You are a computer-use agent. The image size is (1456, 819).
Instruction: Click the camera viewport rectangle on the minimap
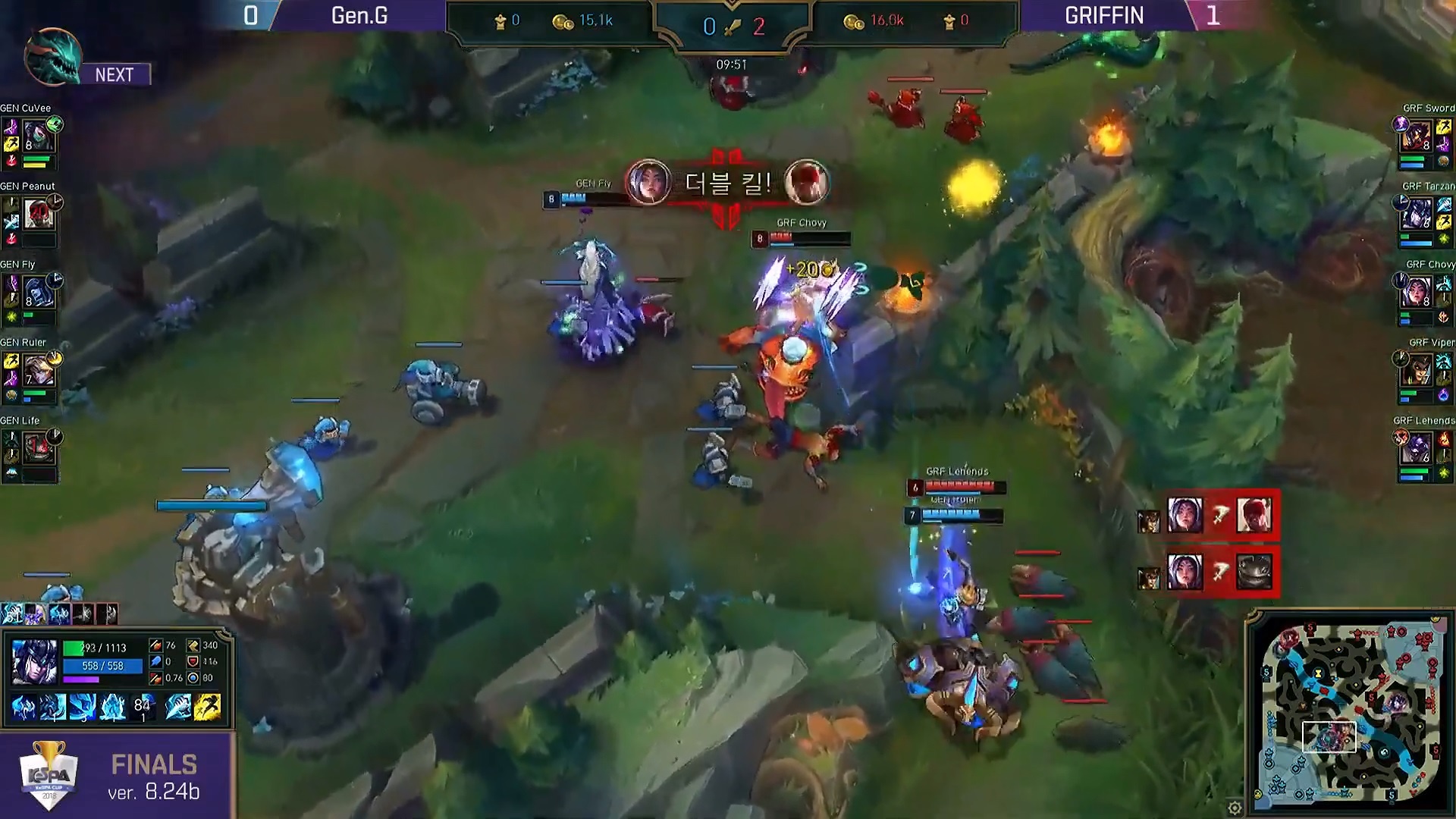(x=1329, y=737)
